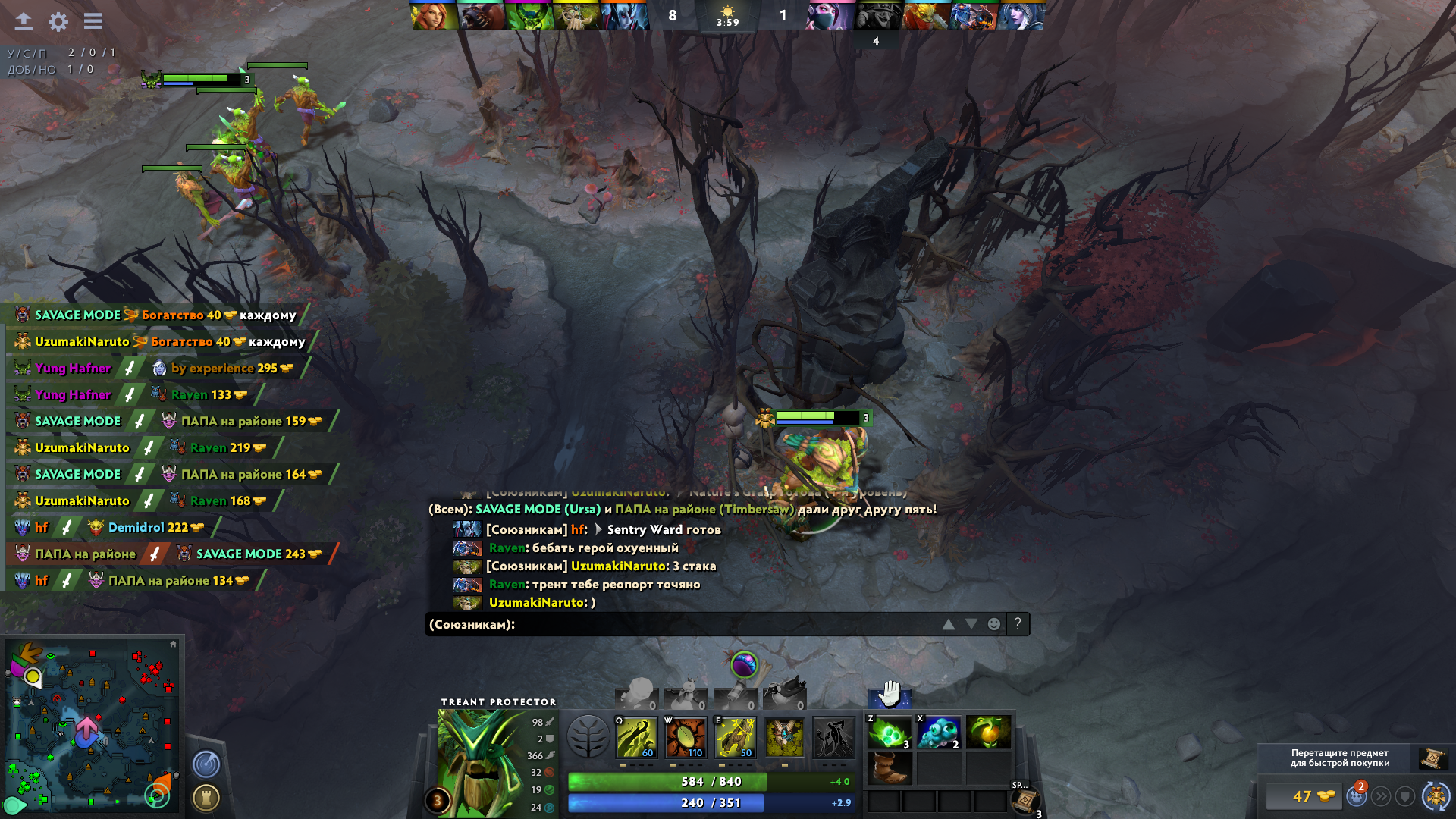Select the blue Enchanted Mango stack slot
Screen dimensions: 1456x819
(939, 733)
